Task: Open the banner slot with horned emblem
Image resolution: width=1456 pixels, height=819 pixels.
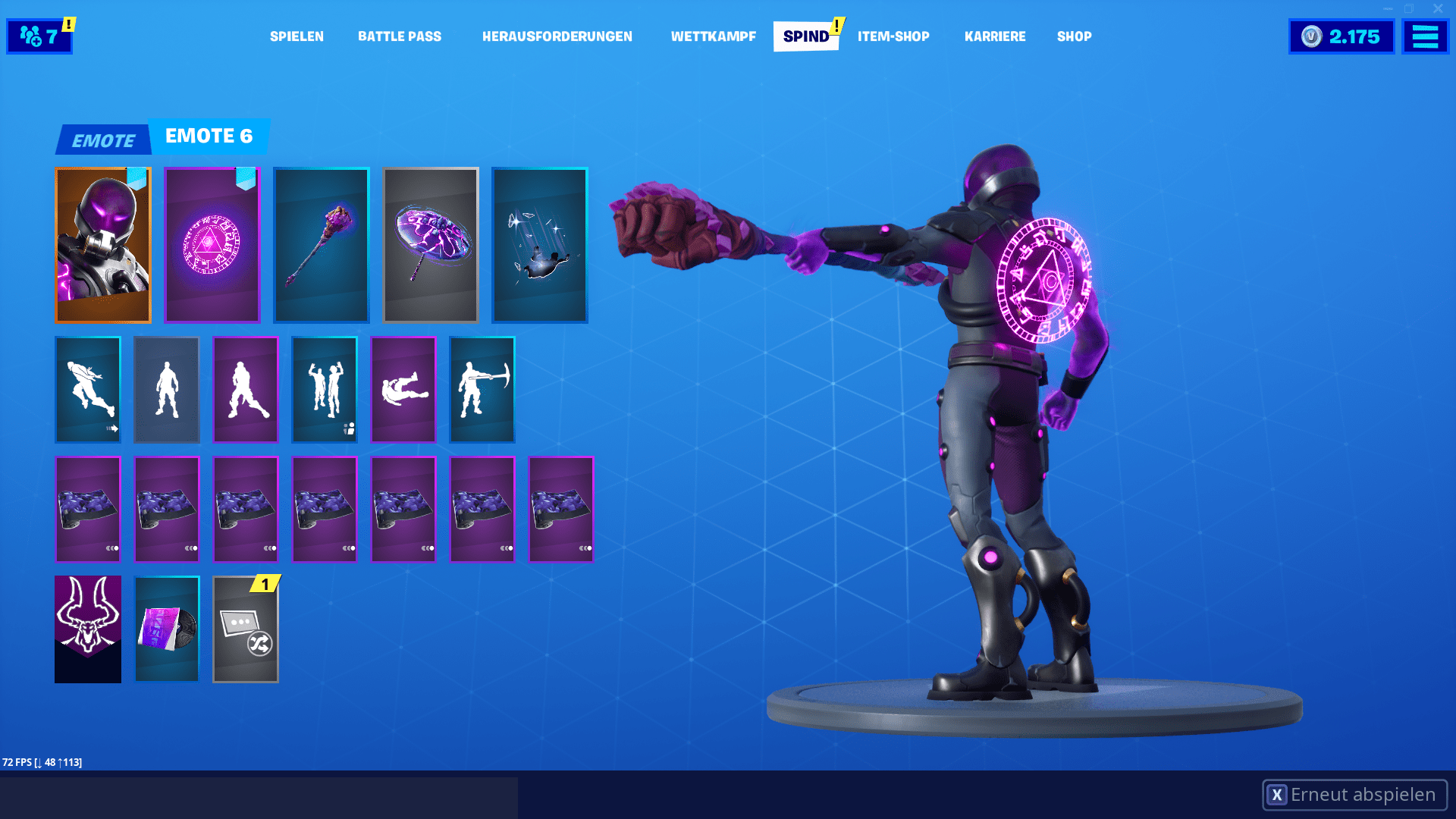Action: [x=87, y=629]
